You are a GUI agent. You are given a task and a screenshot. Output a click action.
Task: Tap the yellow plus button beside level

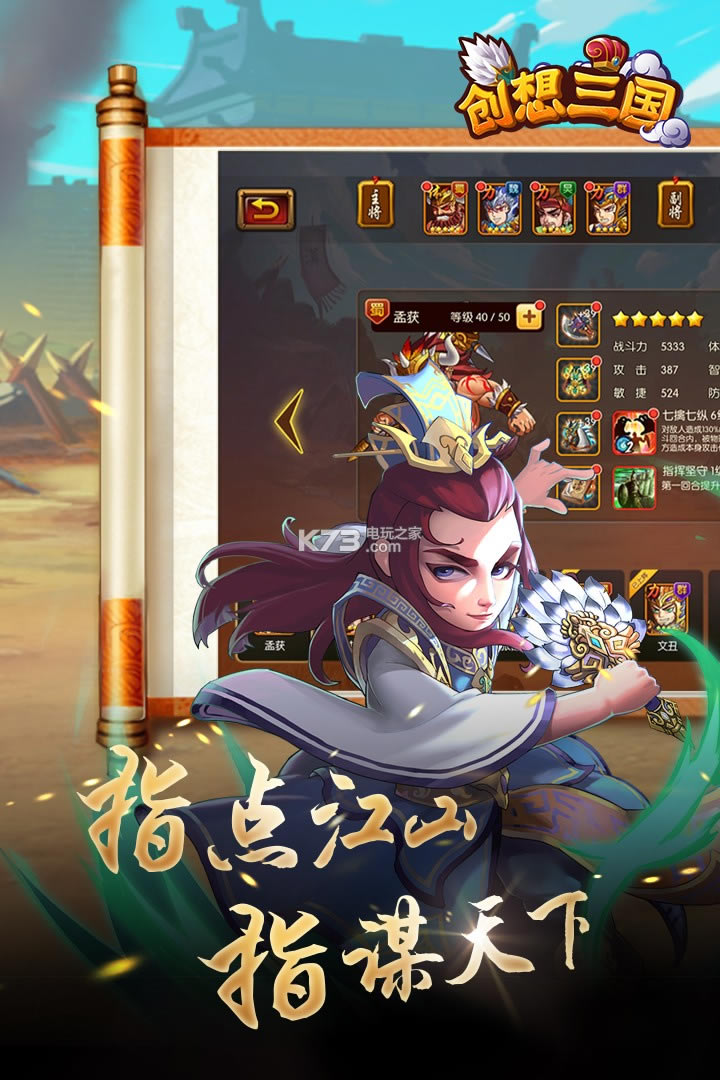point(529,317)
